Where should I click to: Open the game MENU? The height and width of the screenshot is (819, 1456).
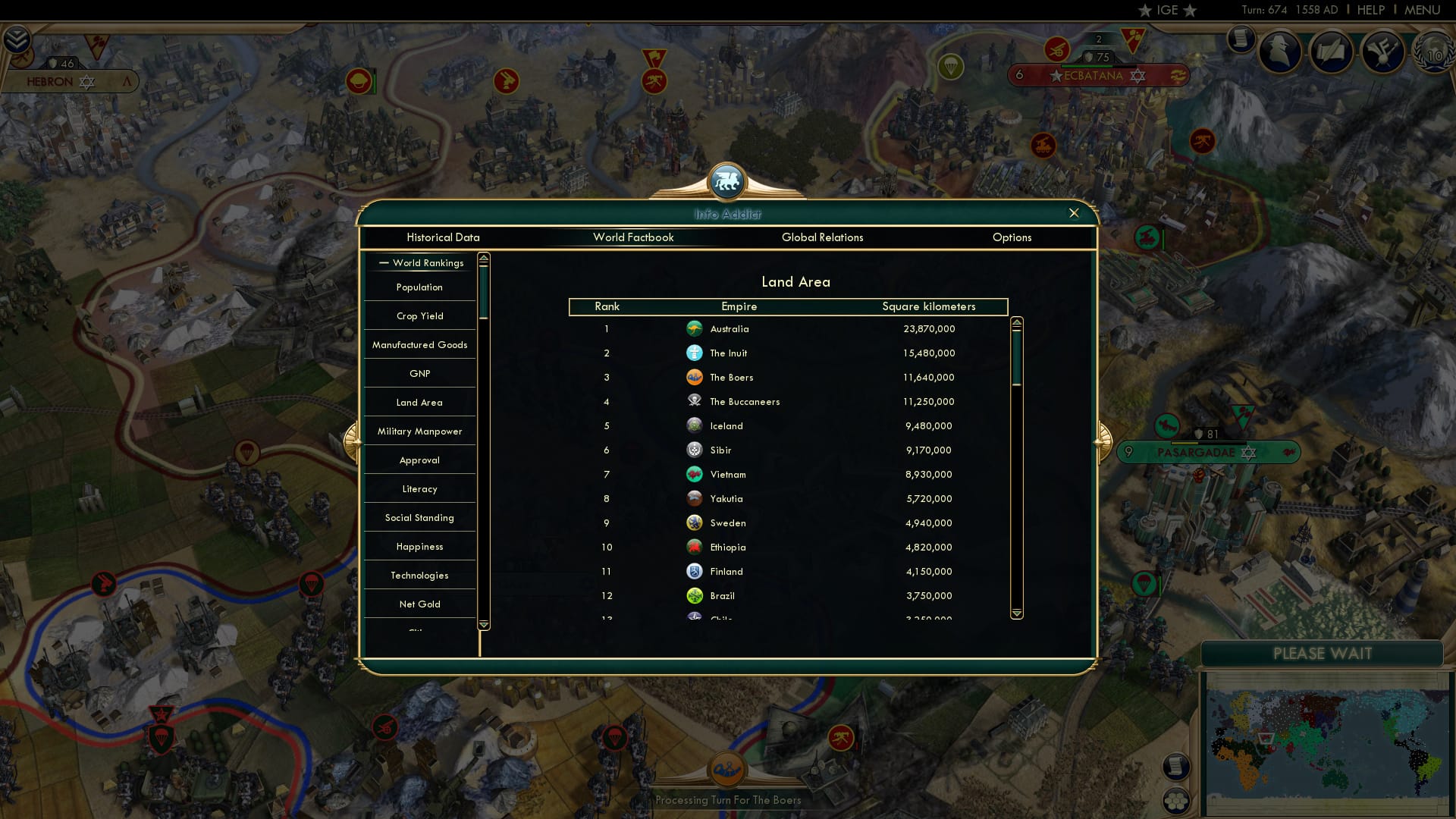click(x=1423, y=10)
